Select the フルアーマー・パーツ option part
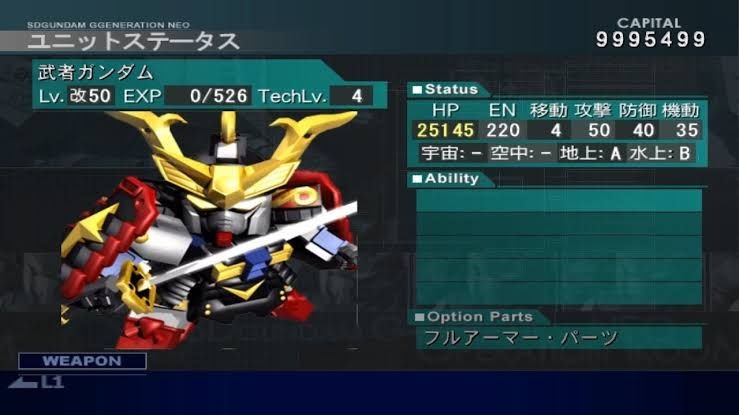Viewport: 739px width, 415px height. coord(517,337)
